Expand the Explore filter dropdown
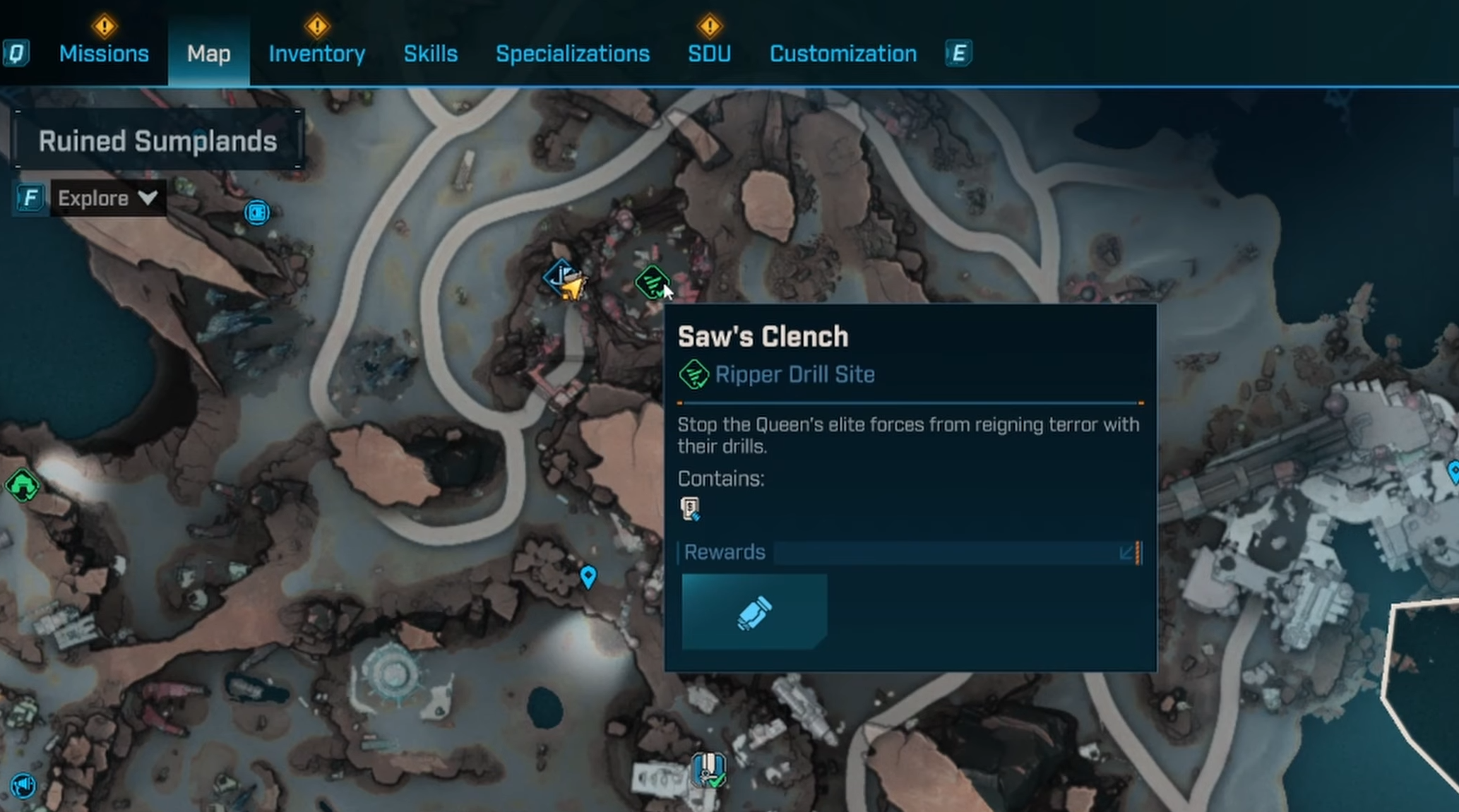The height and width of the screenshot is (812, 1459). pos(107,198)
